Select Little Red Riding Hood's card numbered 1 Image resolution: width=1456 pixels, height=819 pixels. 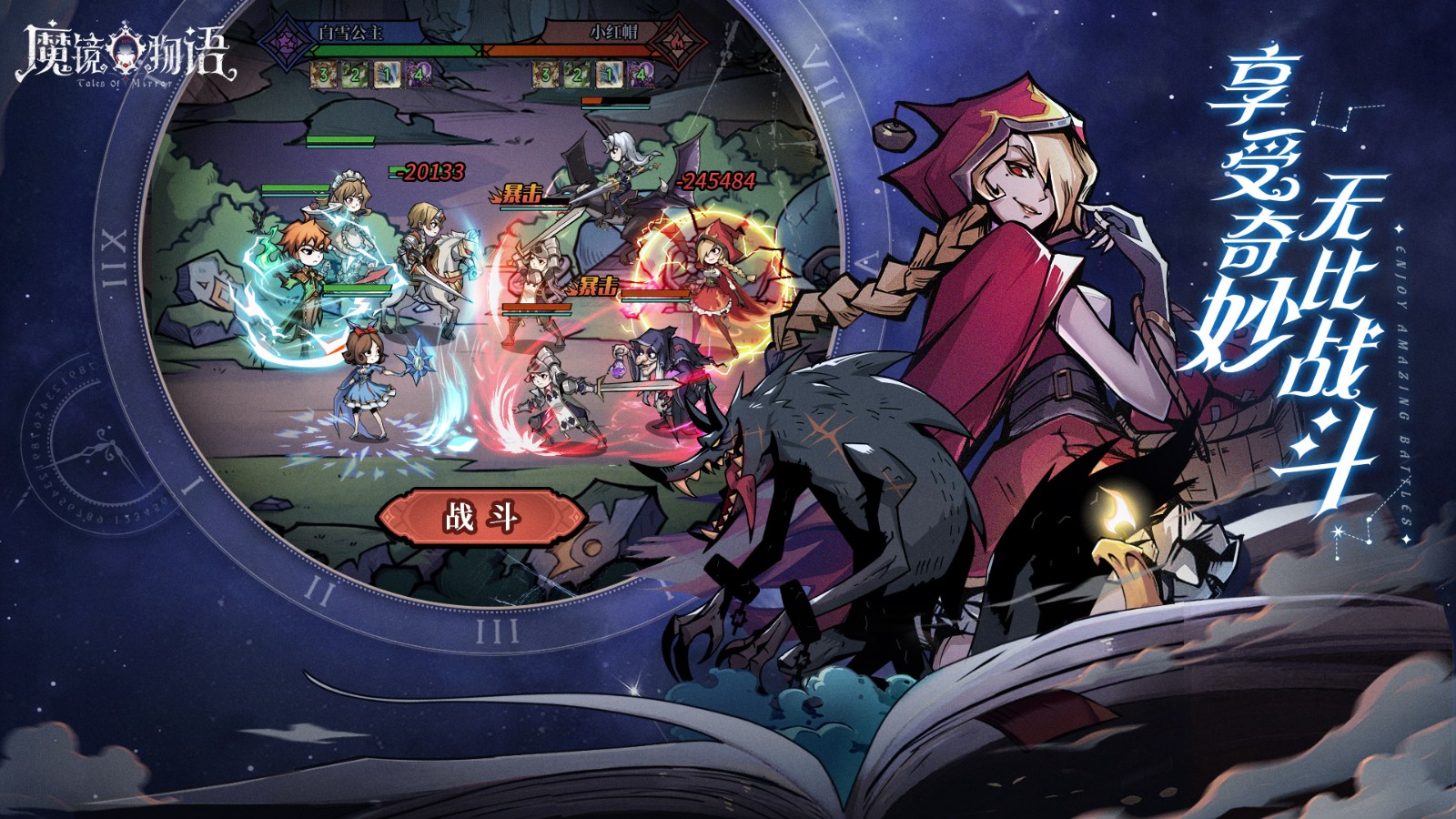609,75
